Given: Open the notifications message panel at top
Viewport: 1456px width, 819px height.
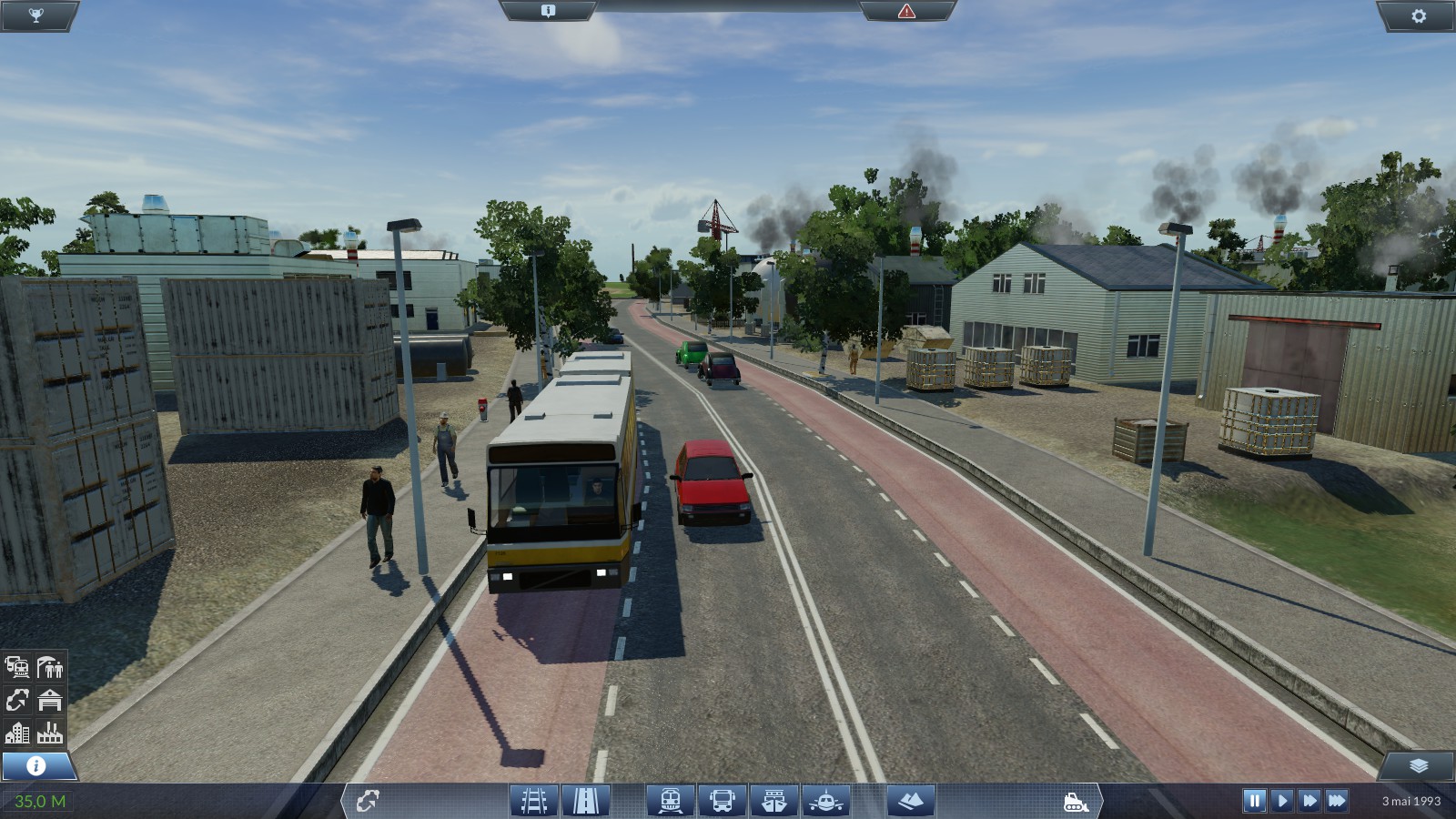Looking at the screenshot, I should click(x=548, y=11).
